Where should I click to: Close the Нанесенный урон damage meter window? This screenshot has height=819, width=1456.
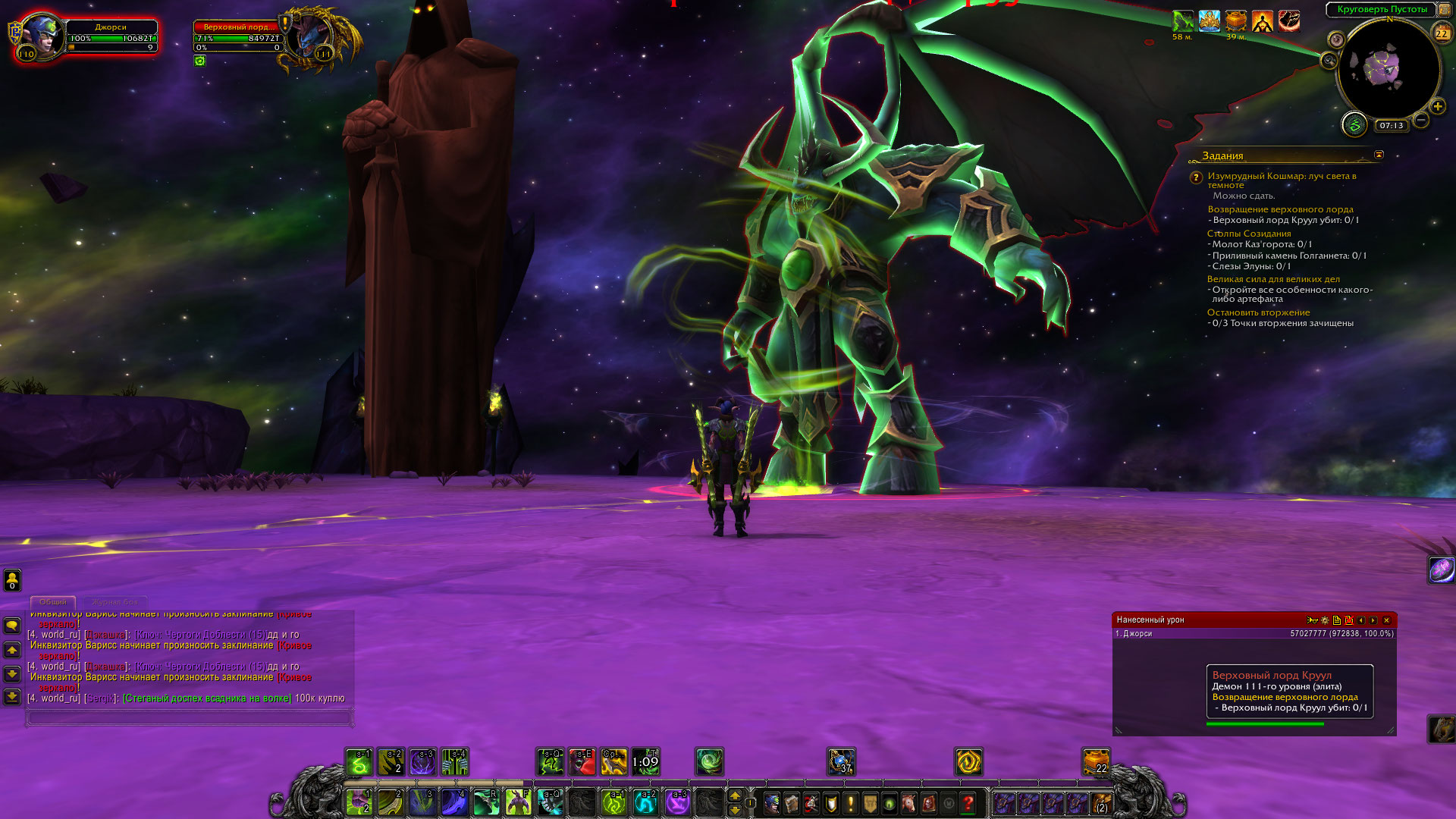(x=1386, y=620)
